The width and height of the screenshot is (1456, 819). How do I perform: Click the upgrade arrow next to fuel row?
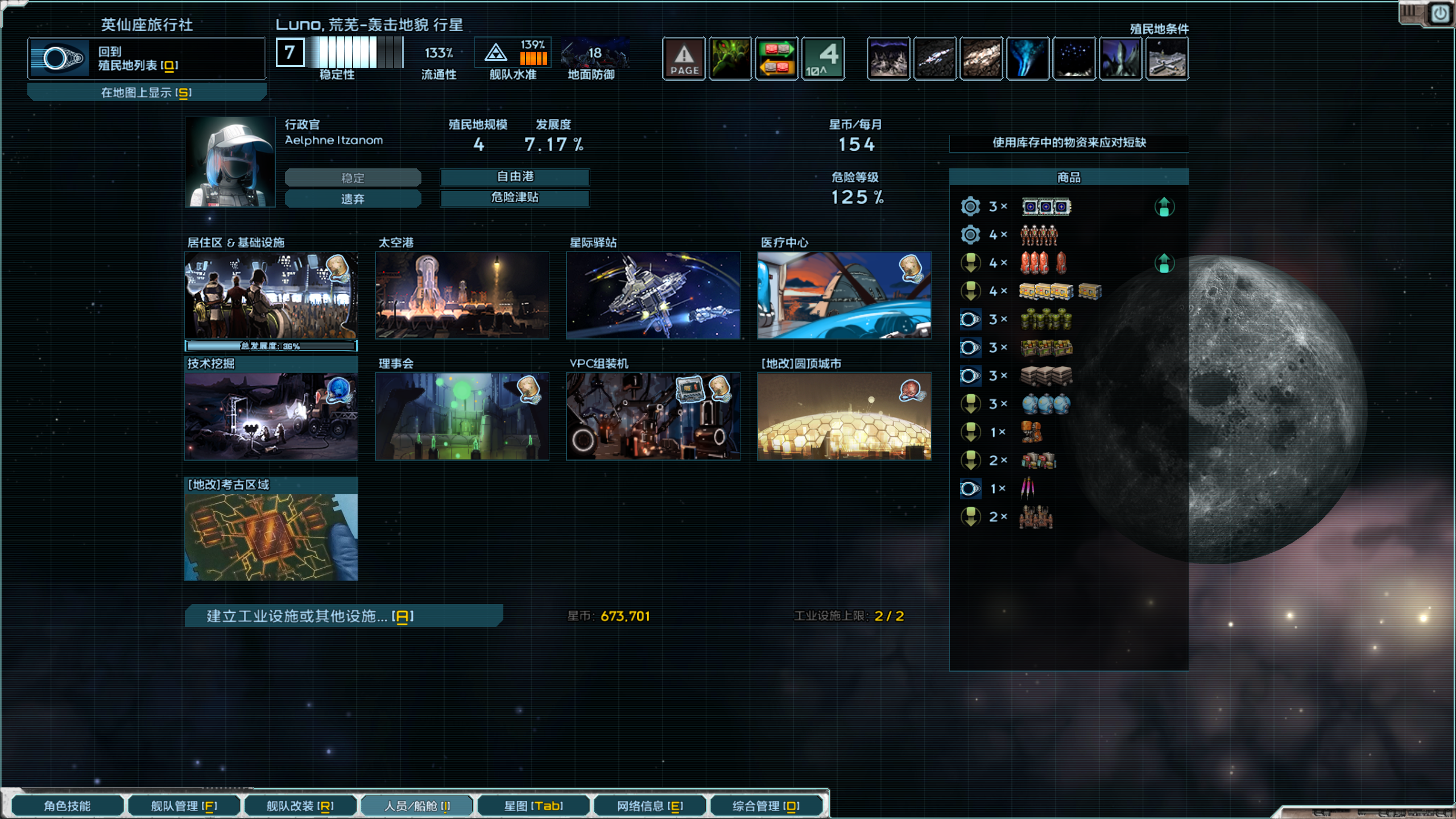click(1165, 263)
